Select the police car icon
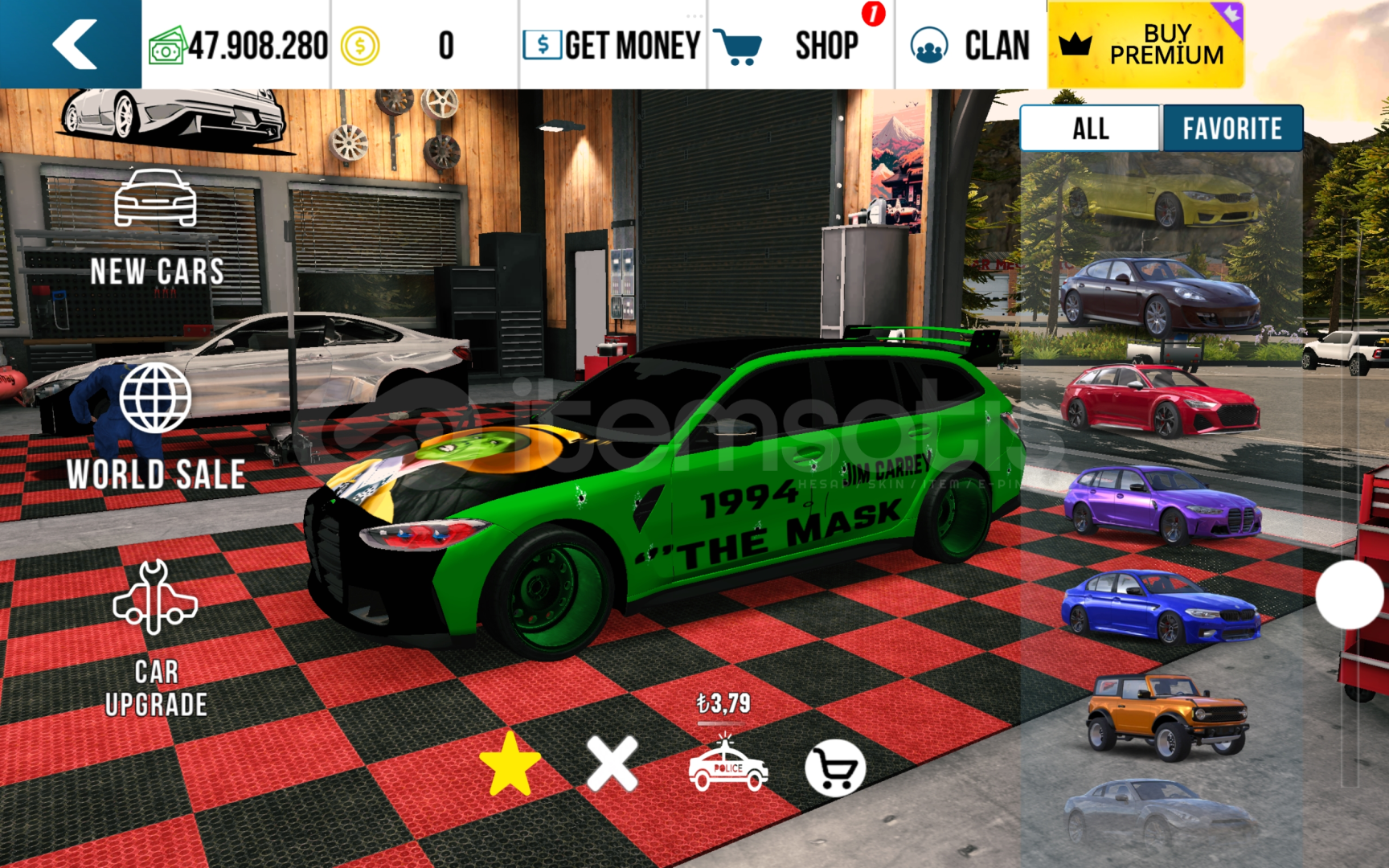Screen dimensions: 1389x868 pyautogui.click(x=727, y=768)
